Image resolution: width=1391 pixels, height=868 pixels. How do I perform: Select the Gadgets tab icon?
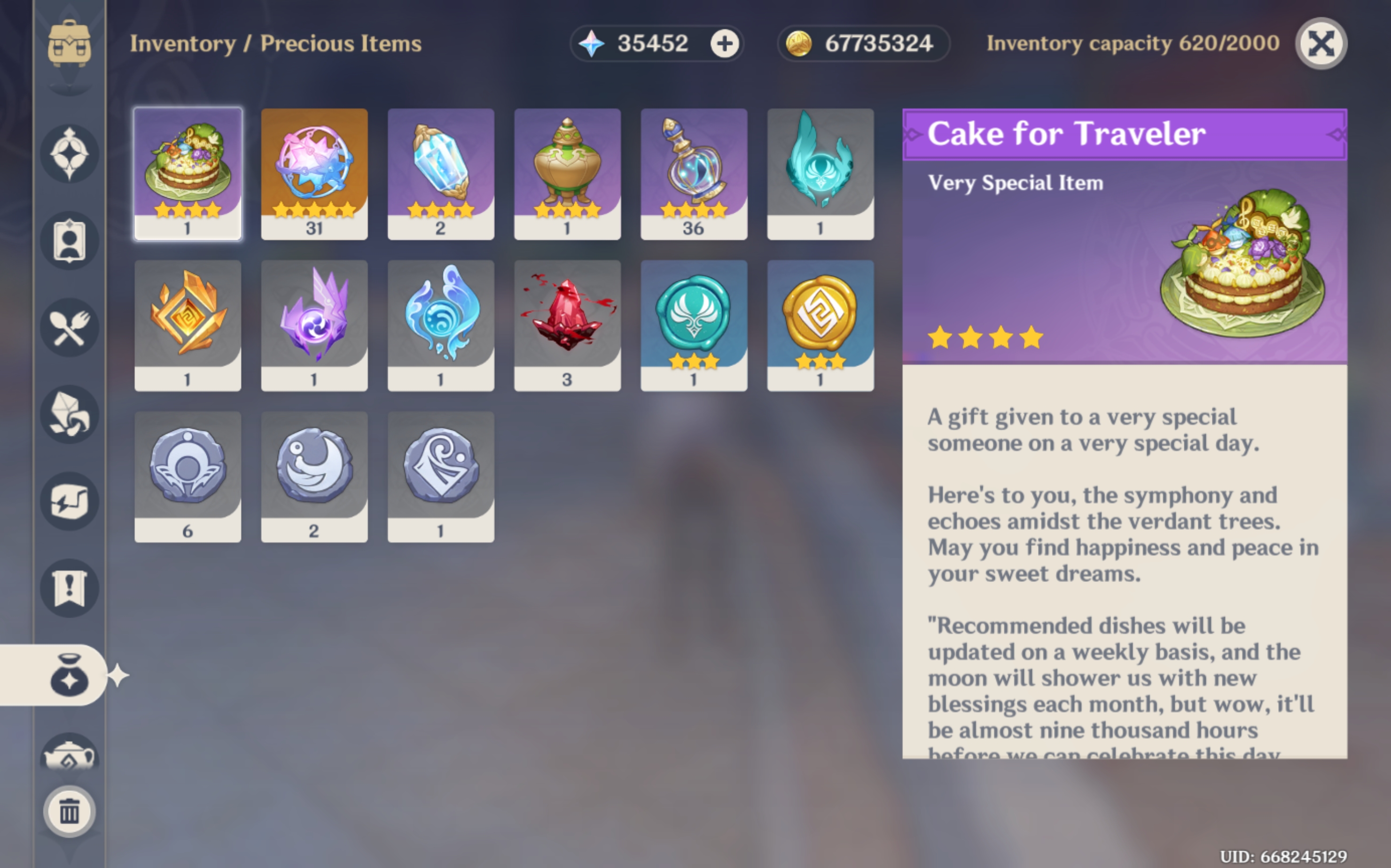pos(69,500)
